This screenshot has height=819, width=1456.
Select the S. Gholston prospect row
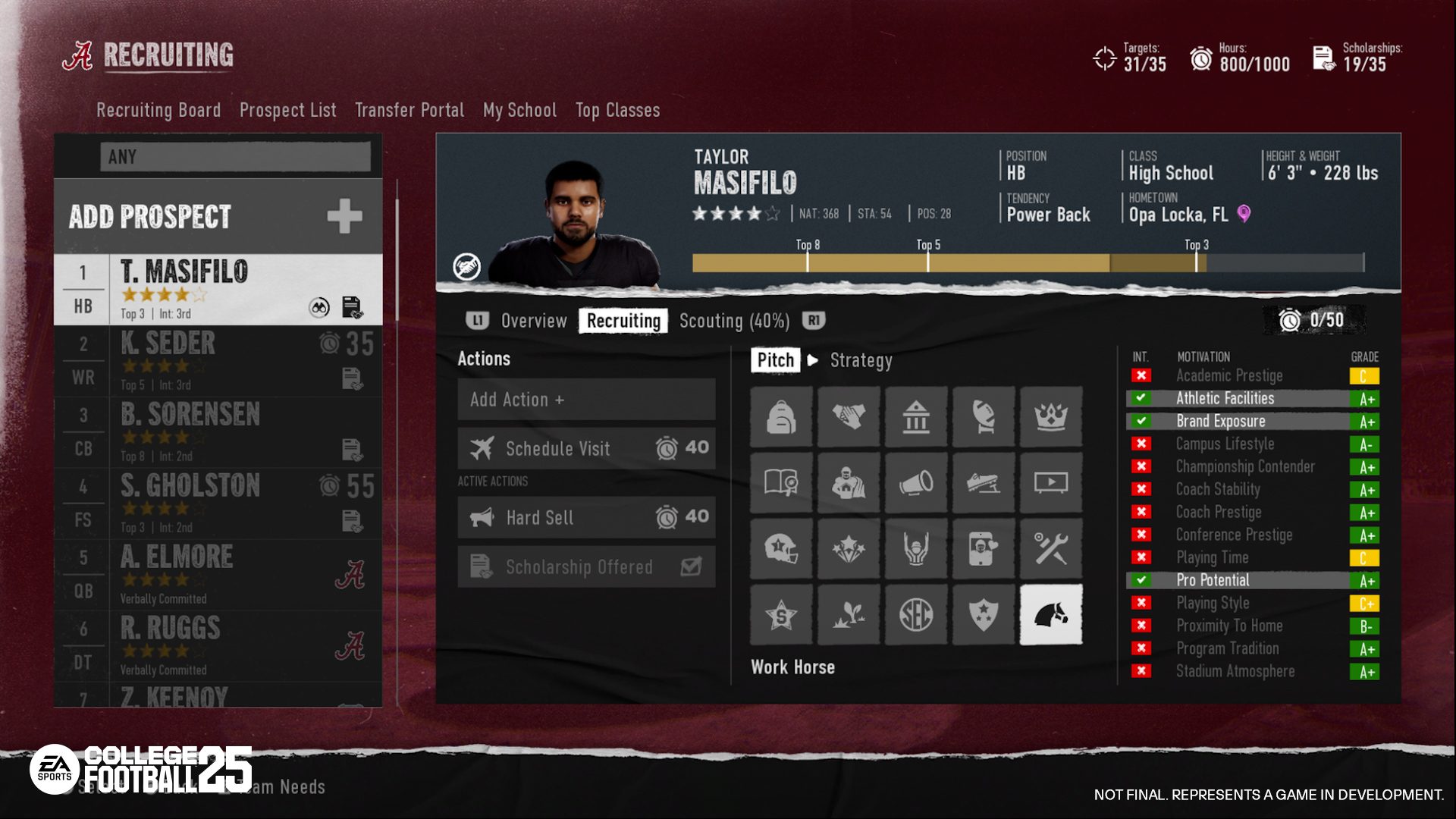click(x=218, y=504)
